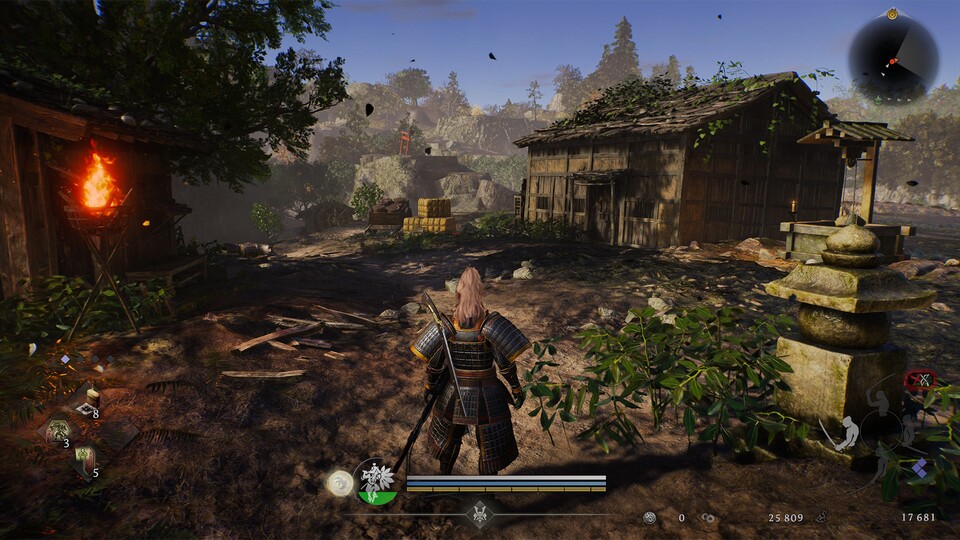Select the samurai helmet emblem below the bars

coord(480,511)
